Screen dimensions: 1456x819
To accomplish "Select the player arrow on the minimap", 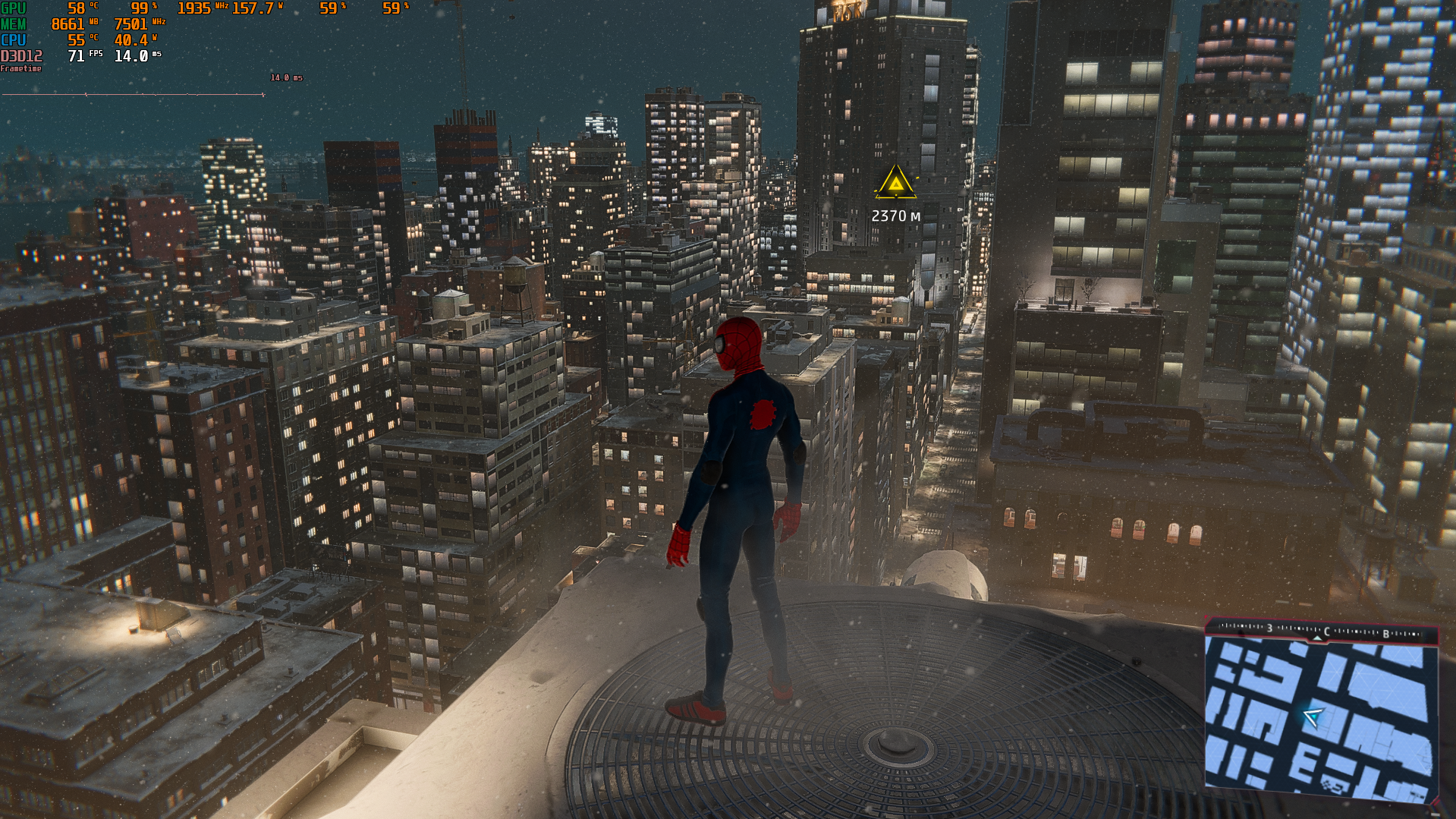I will [x=1312, y=716].
